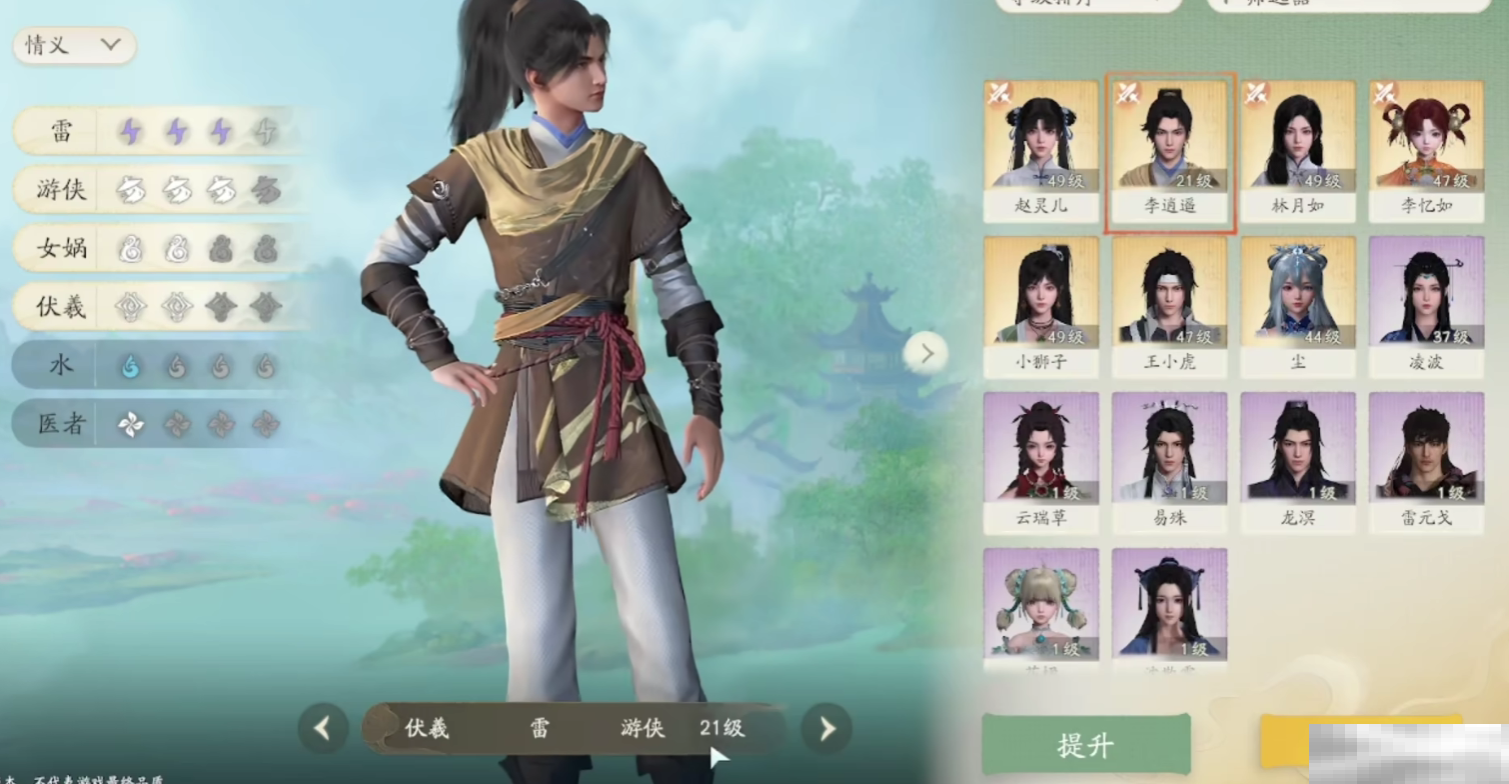The width and height of the screenshot is (1509, 784).
Task: Open the 情义 dropdown in the top-left
Action: 72,45
